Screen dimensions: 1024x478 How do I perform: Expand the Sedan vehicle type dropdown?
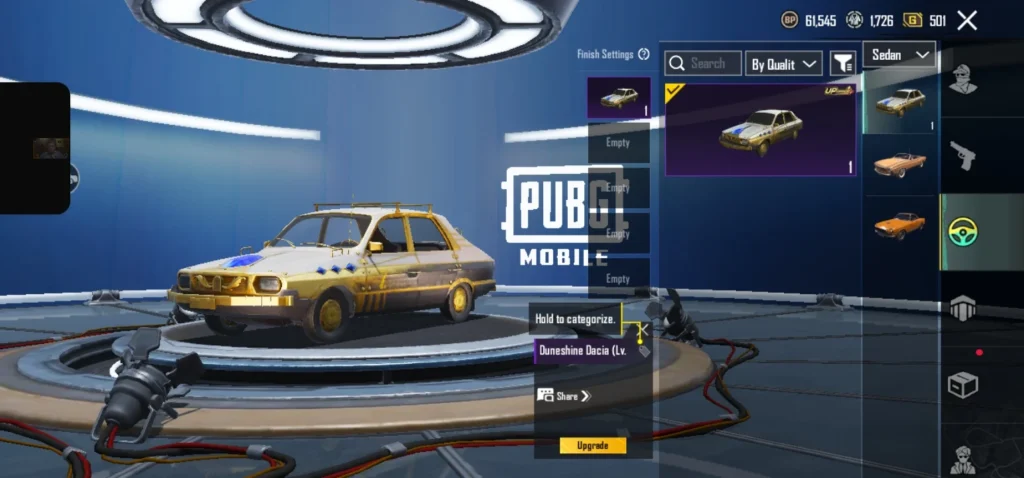(899, 54)
